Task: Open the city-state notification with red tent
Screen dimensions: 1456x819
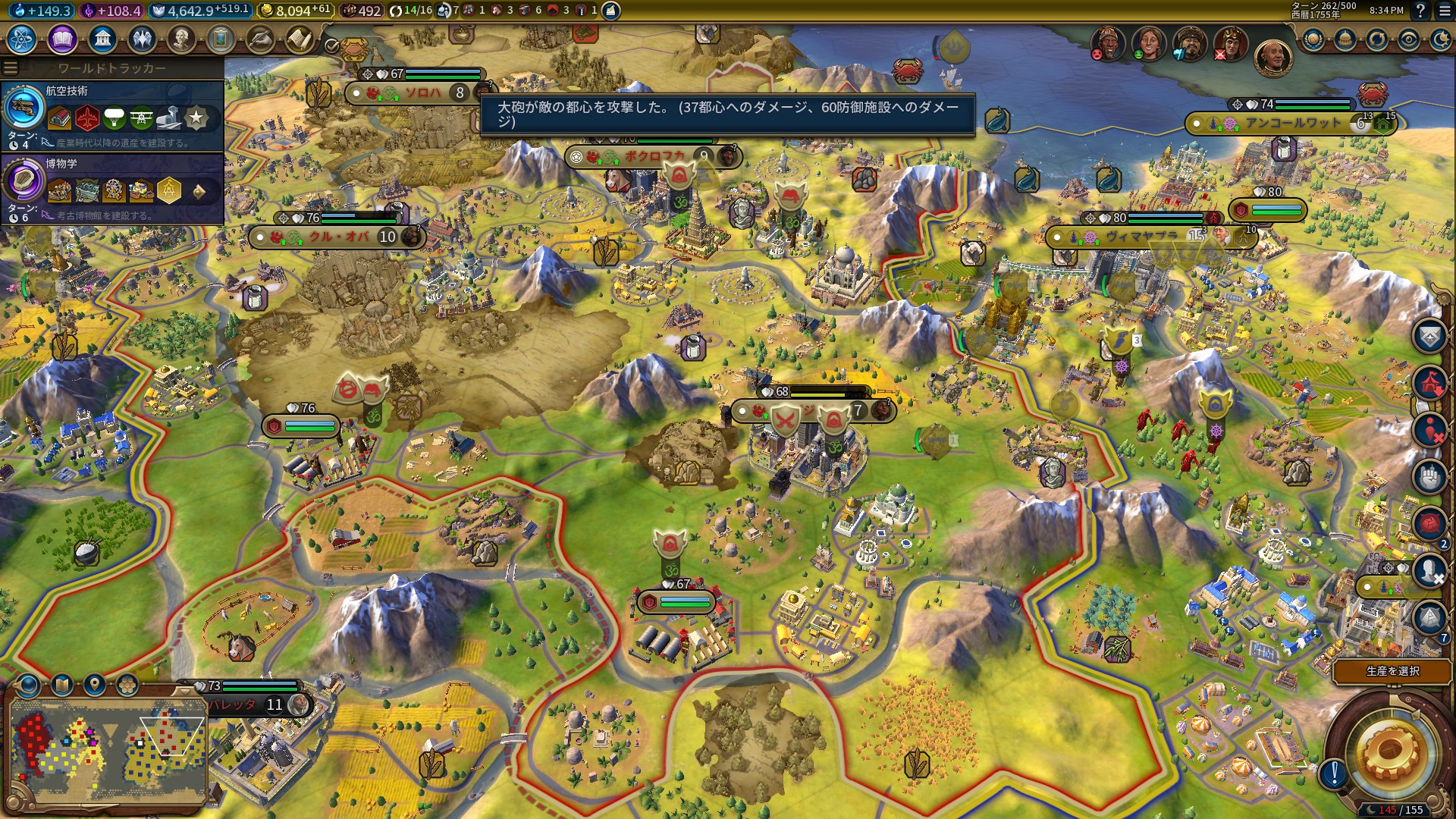Action: click(1429, 381)
